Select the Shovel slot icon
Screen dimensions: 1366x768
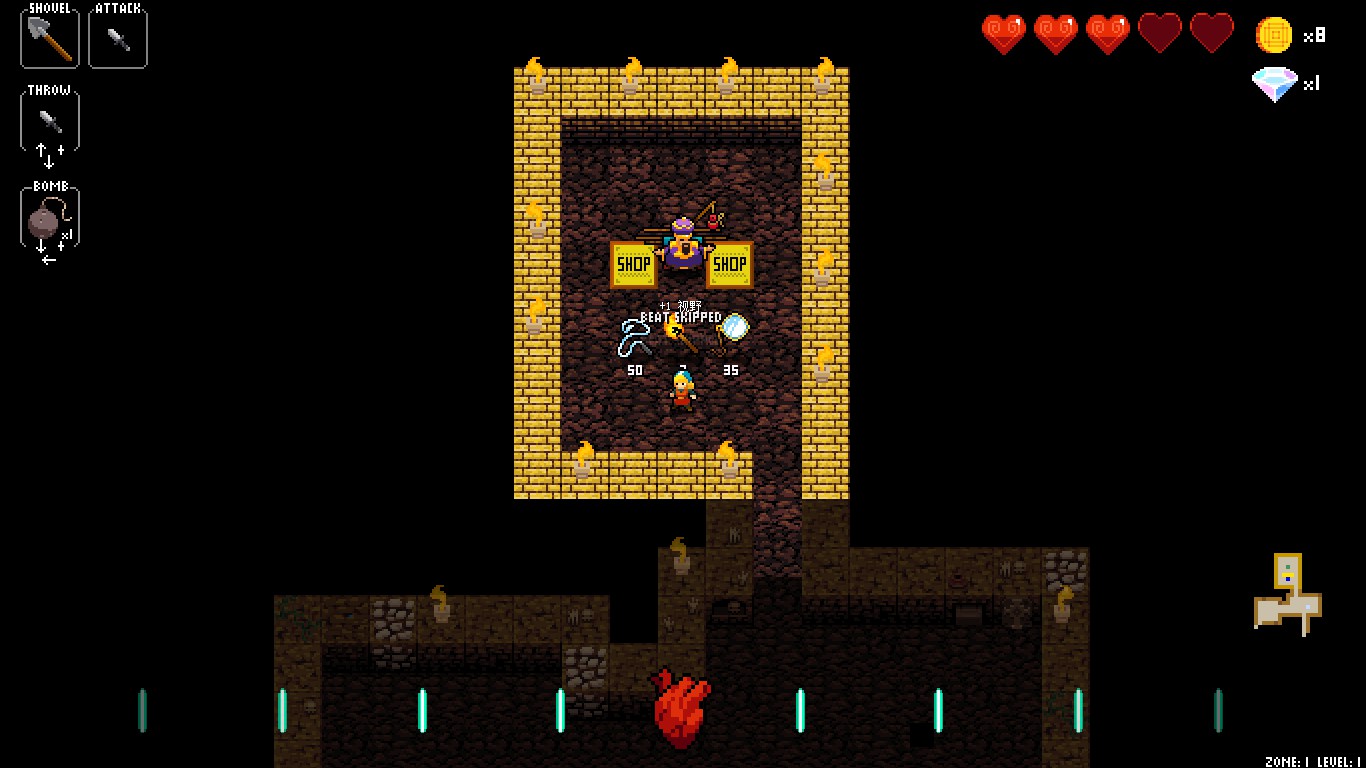click(x=48, y=38)
